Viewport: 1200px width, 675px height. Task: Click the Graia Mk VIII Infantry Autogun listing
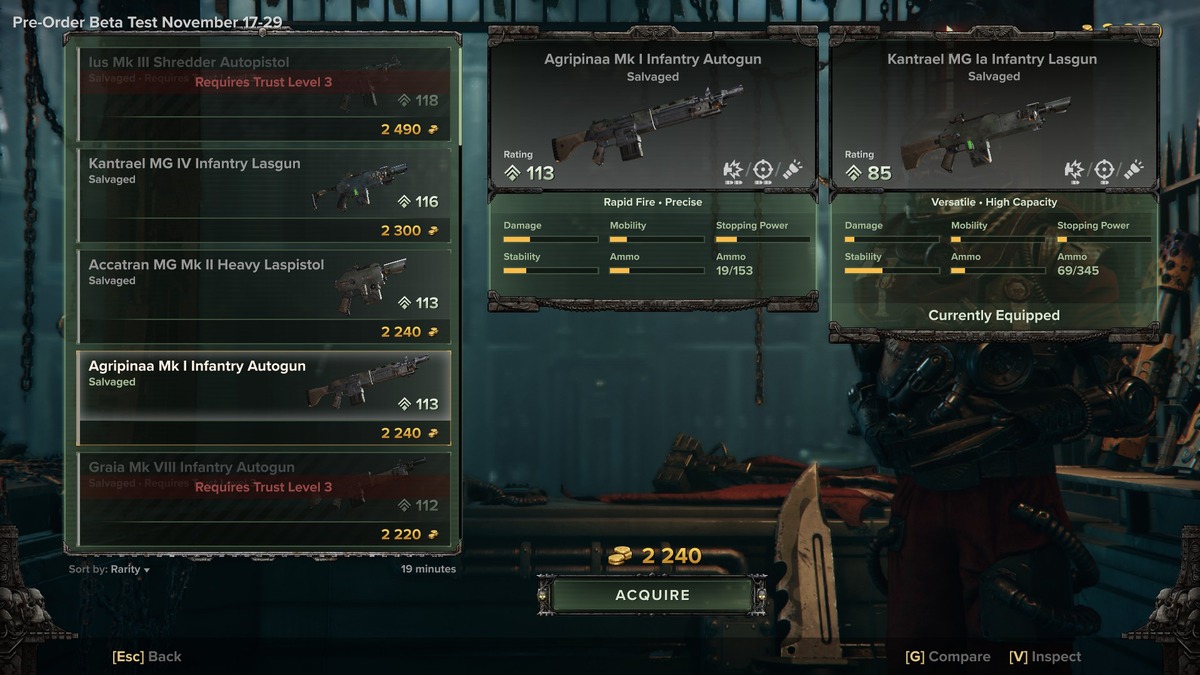(264, 498)
